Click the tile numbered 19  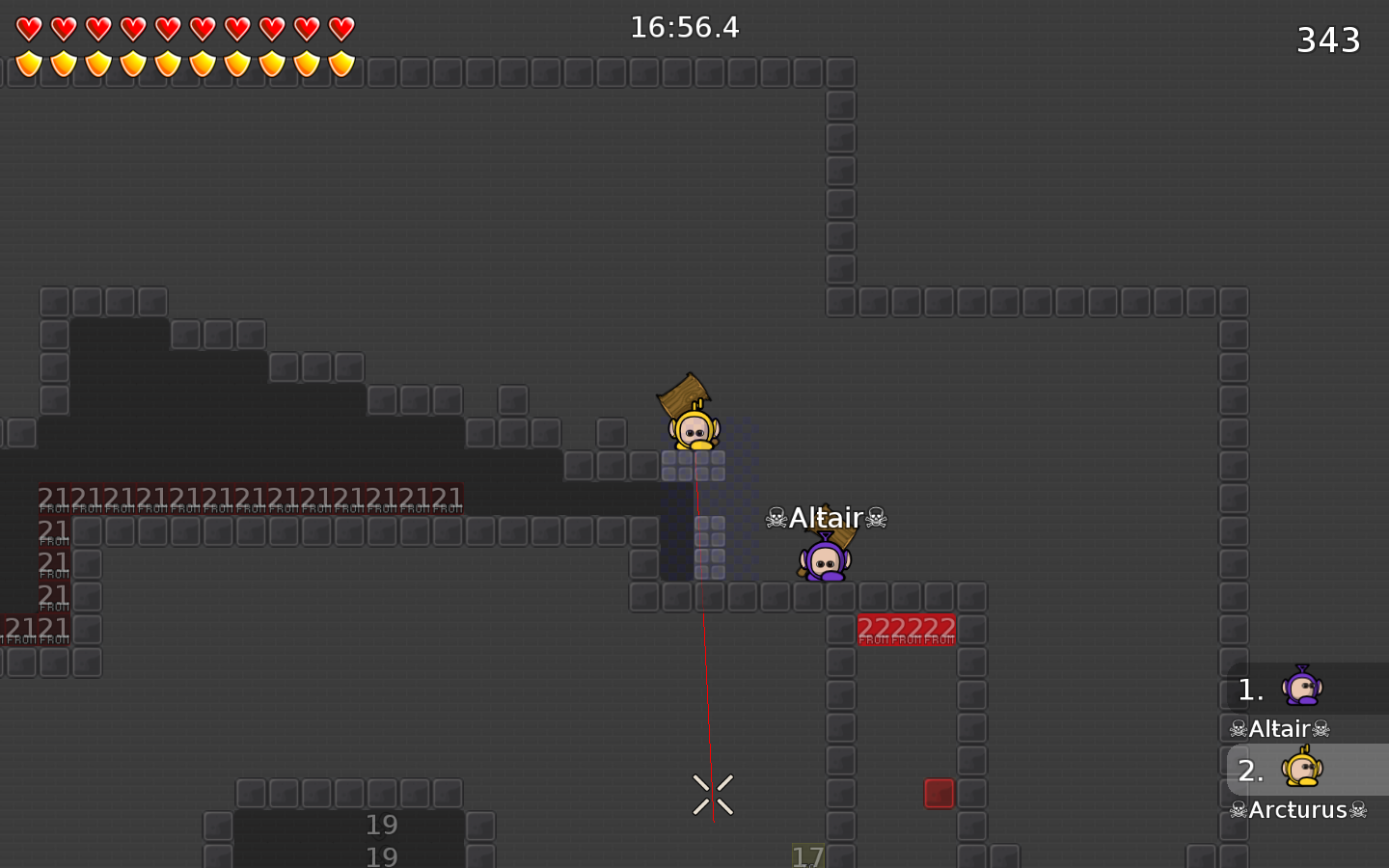[x=382, y=826]
